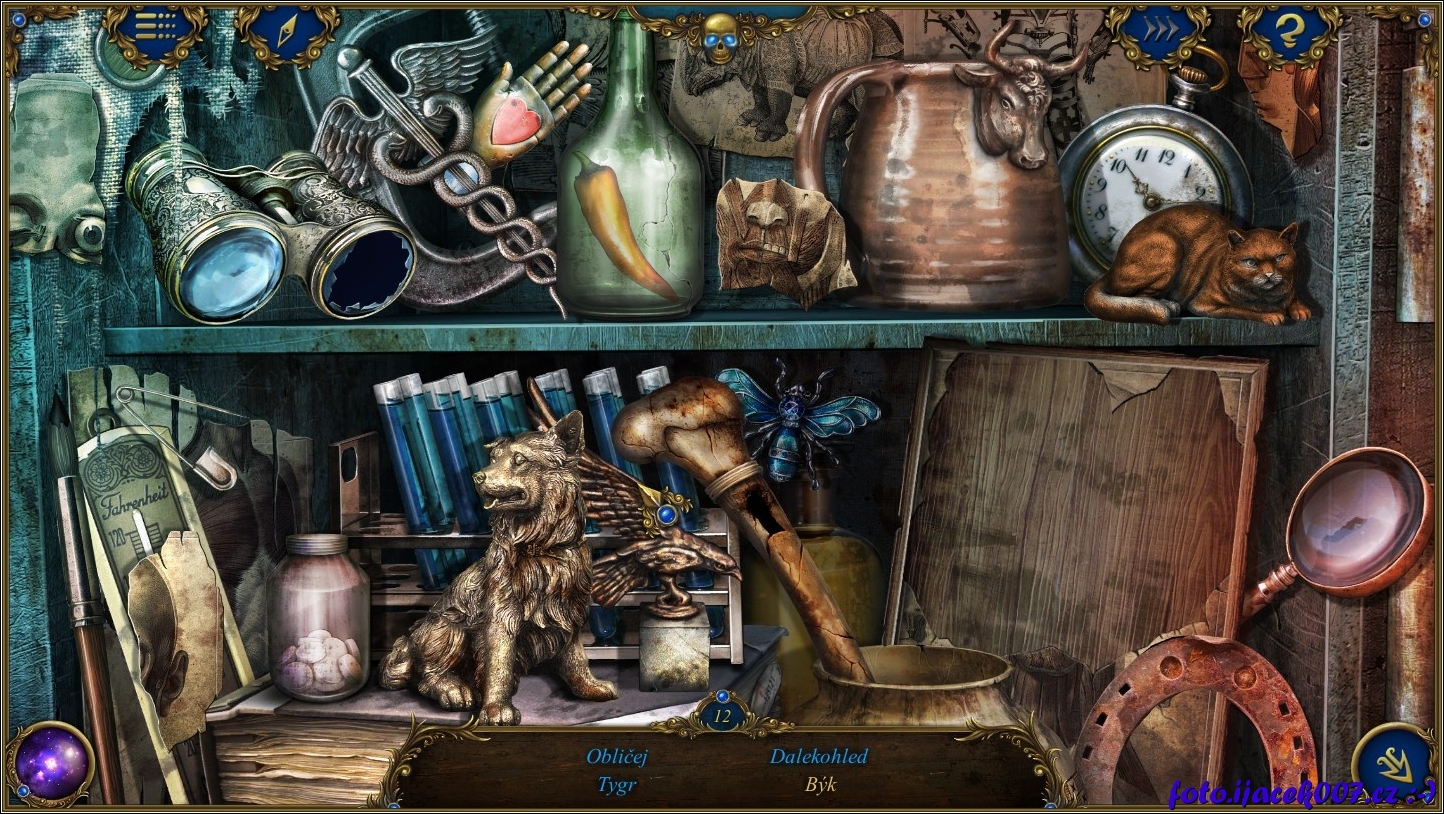
Task: Click the golden skull emblem
Action: tap(718, 34)
